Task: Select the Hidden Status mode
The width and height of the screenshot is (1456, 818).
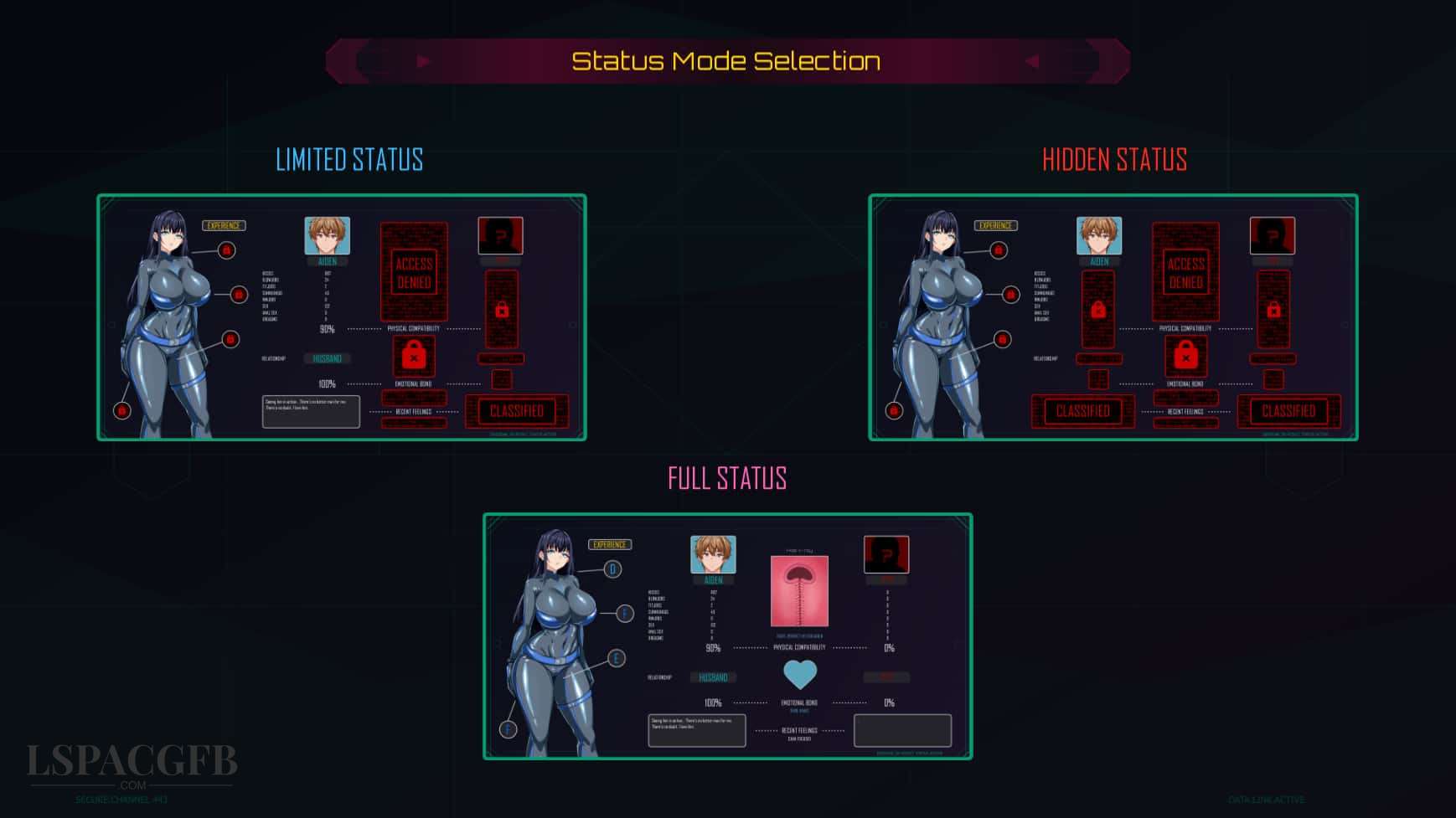Action: 1115,160
